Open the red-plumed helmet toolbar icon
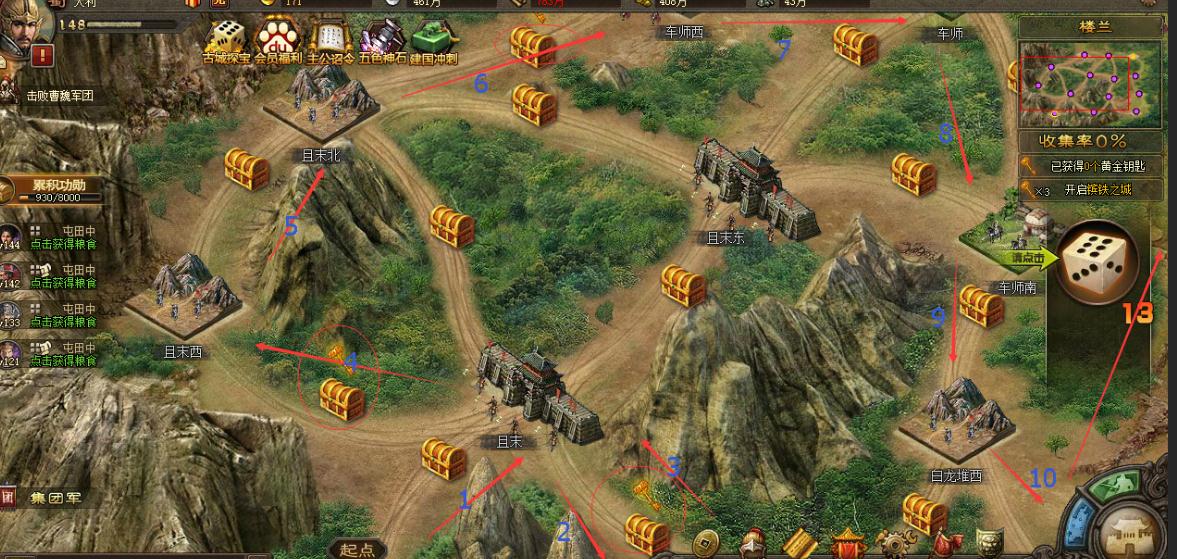The width and height of the screenshot is (1177, 559). [x=755, y=545]
